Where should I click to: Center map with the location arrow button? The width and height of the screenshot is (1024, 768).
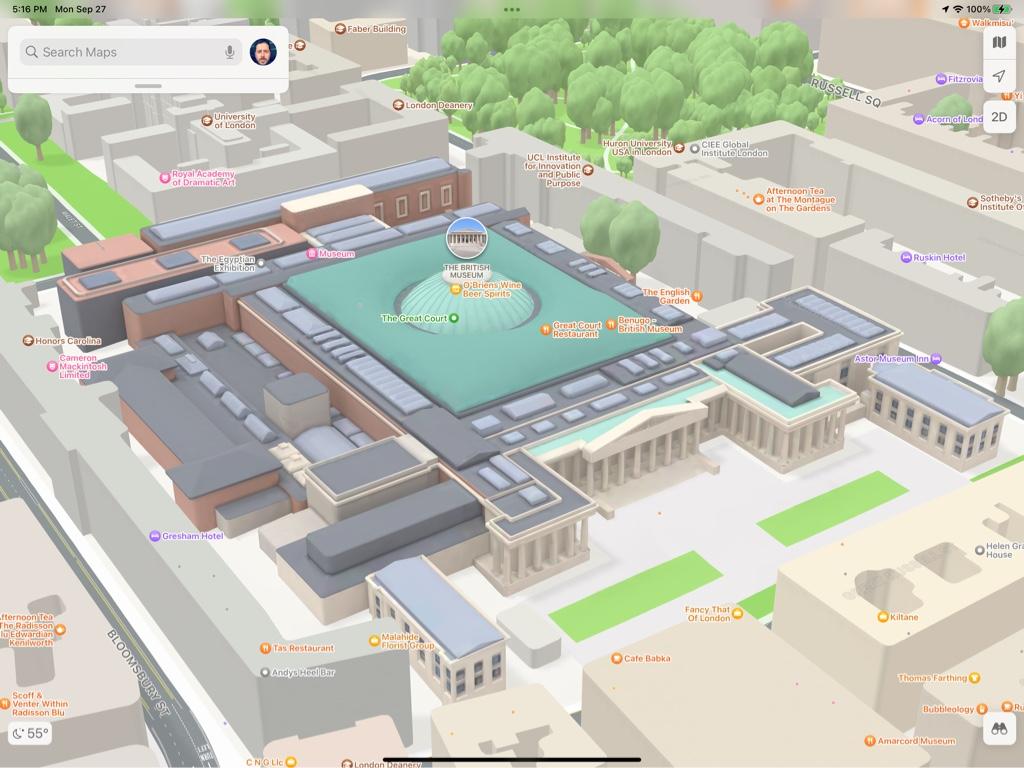coord(999,77)
